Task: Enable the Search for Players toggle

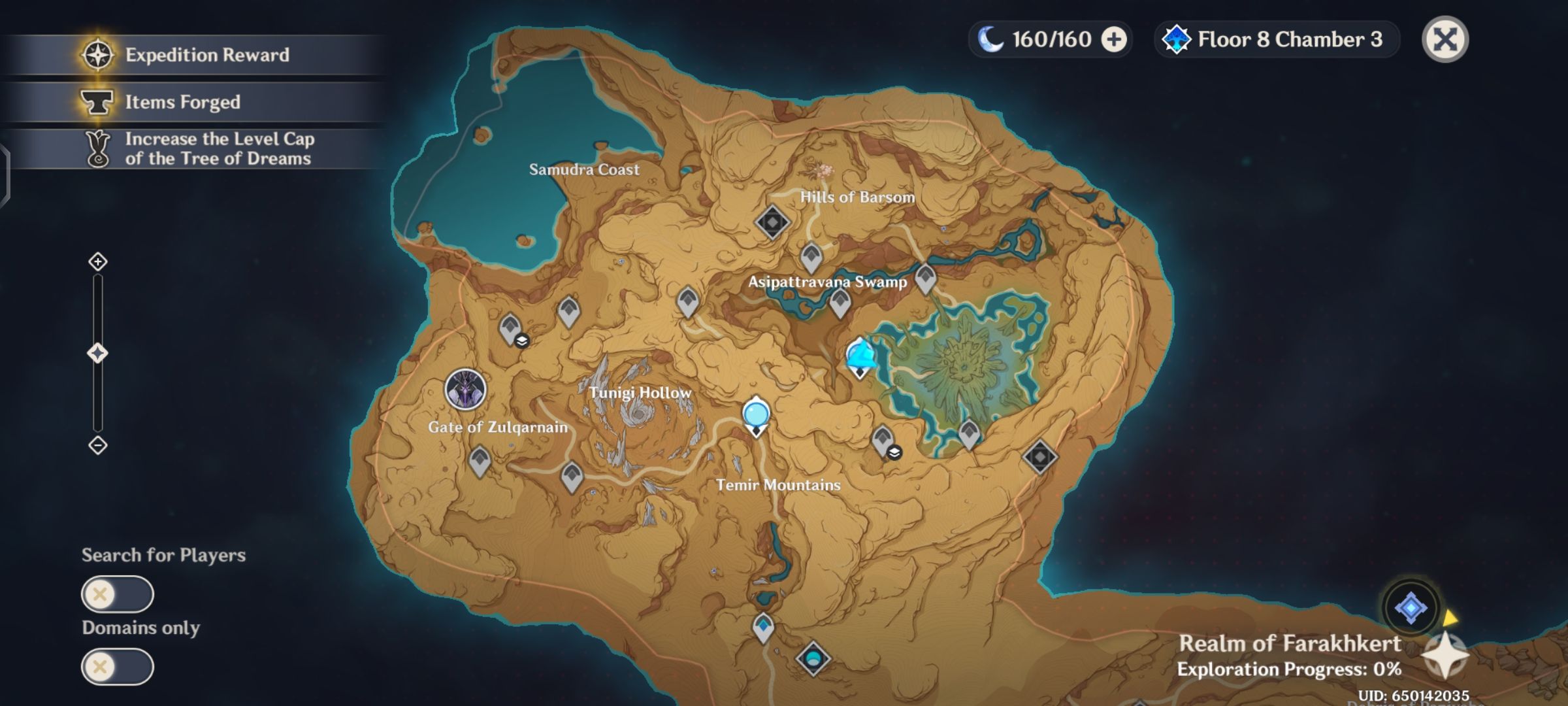Action: [x=118, y=595]
